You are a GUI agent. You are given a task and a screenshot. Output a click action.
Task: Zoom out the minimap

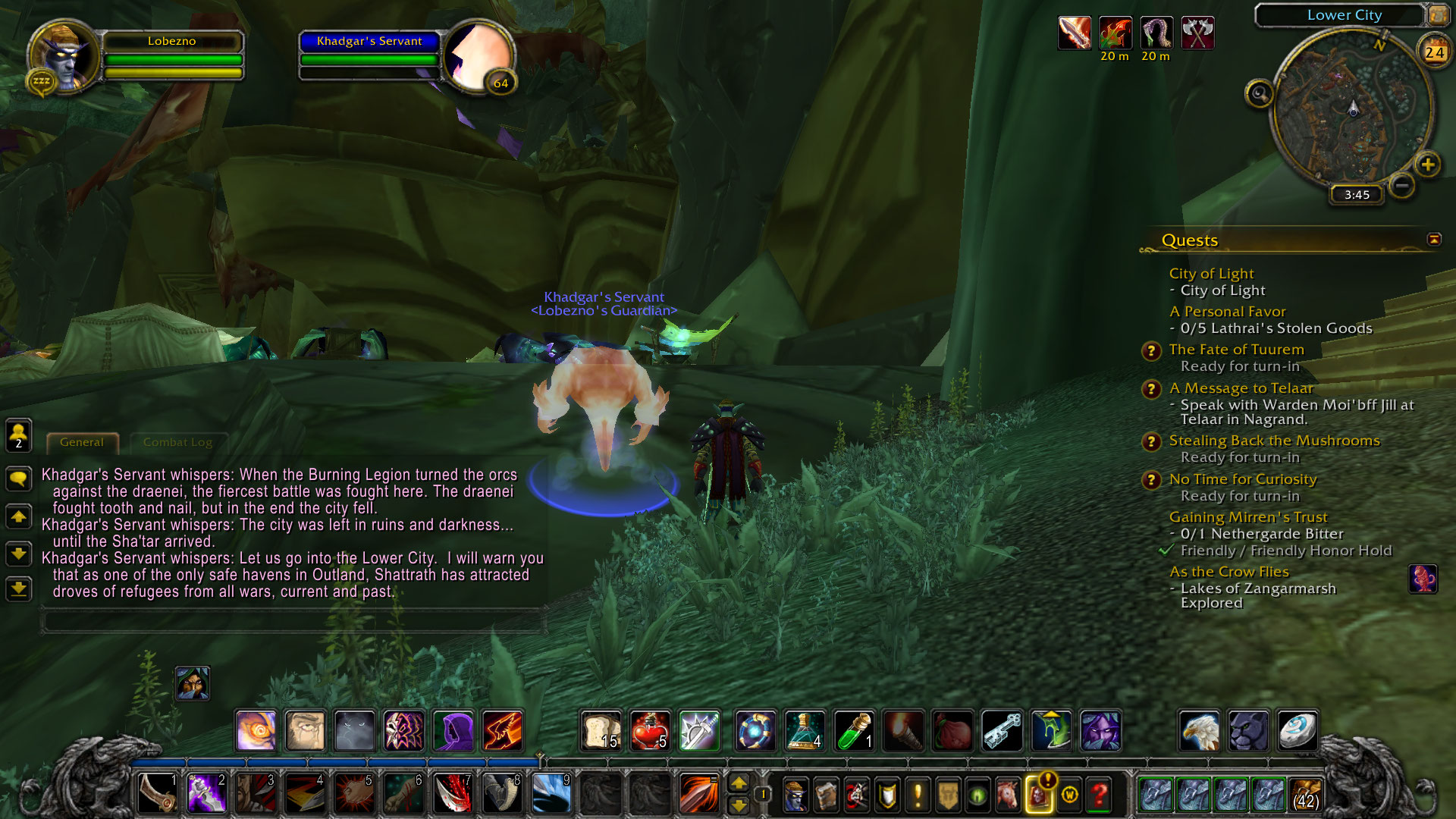(x=1402, y=185)
